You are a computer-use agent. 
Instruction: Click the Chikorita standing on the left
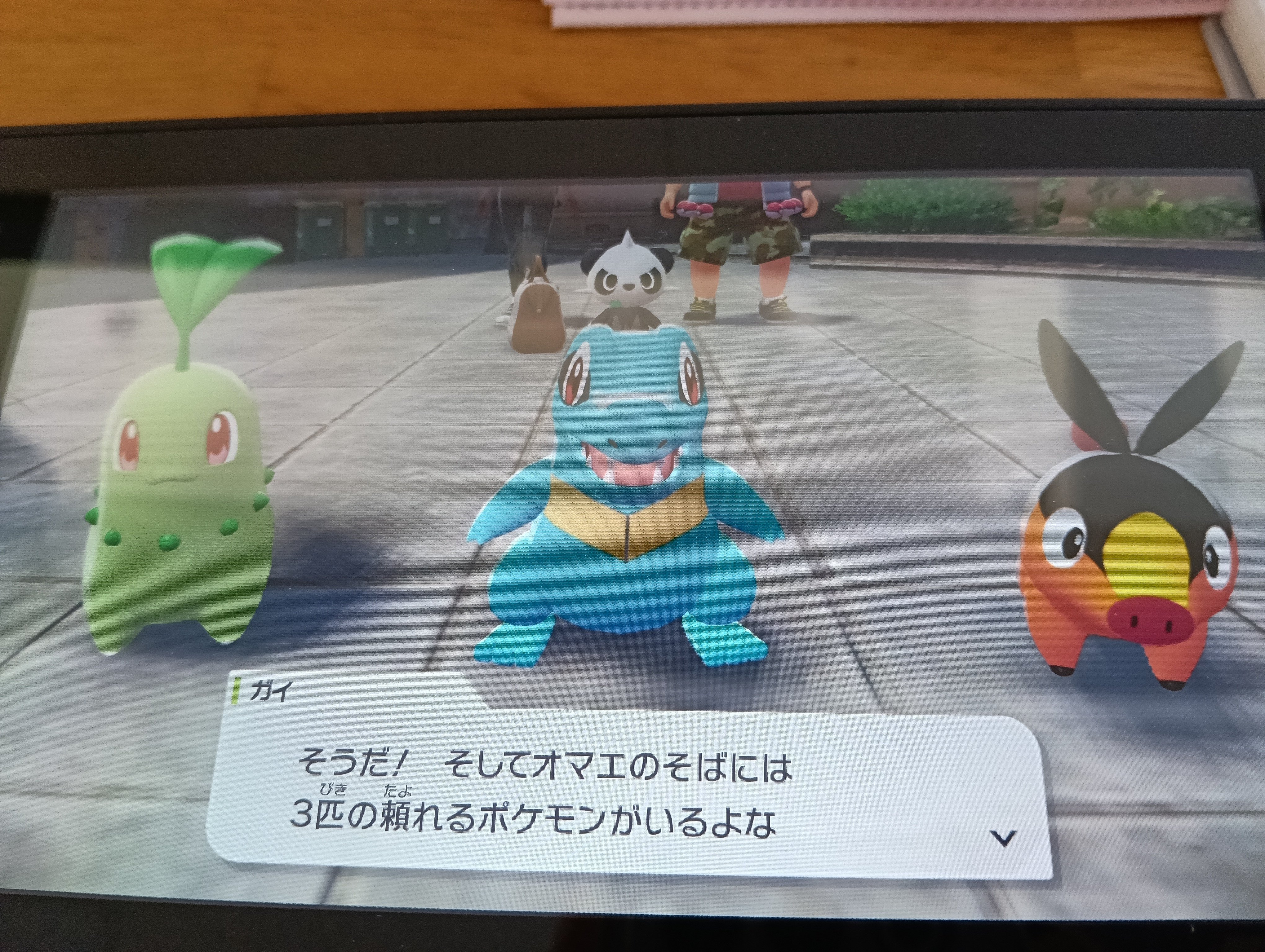point(183,503)
